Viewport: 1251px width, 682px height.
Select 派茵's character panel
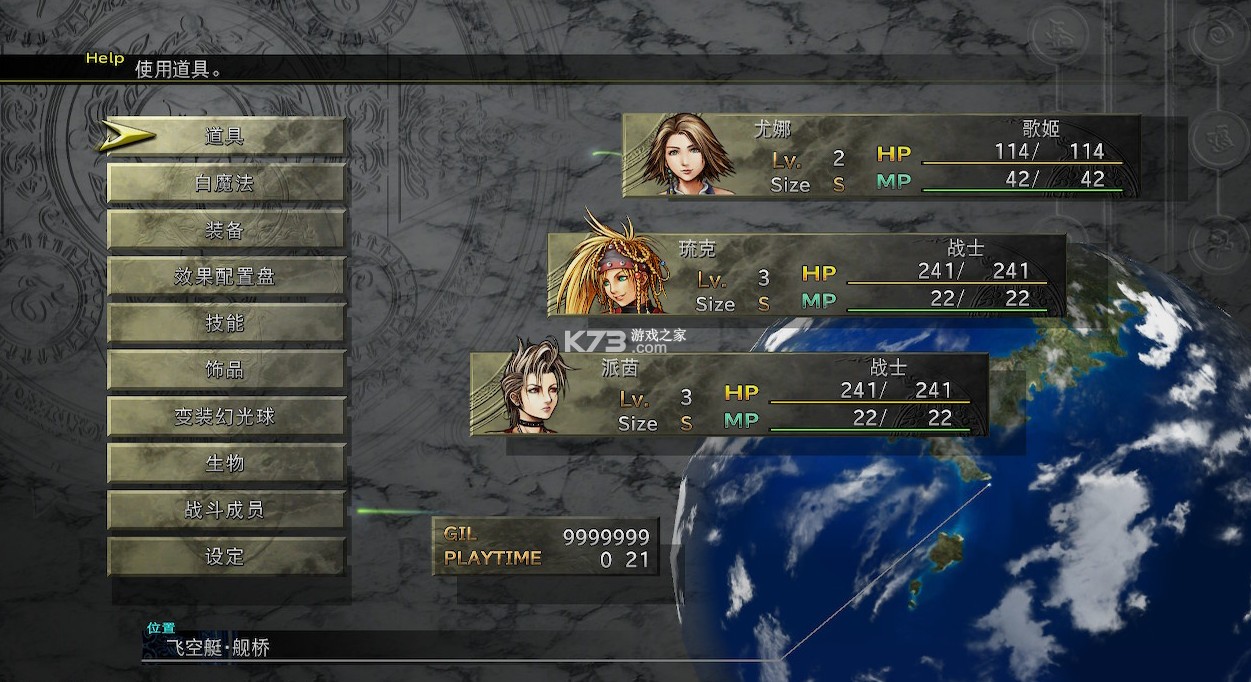click(x=728, y=394)
